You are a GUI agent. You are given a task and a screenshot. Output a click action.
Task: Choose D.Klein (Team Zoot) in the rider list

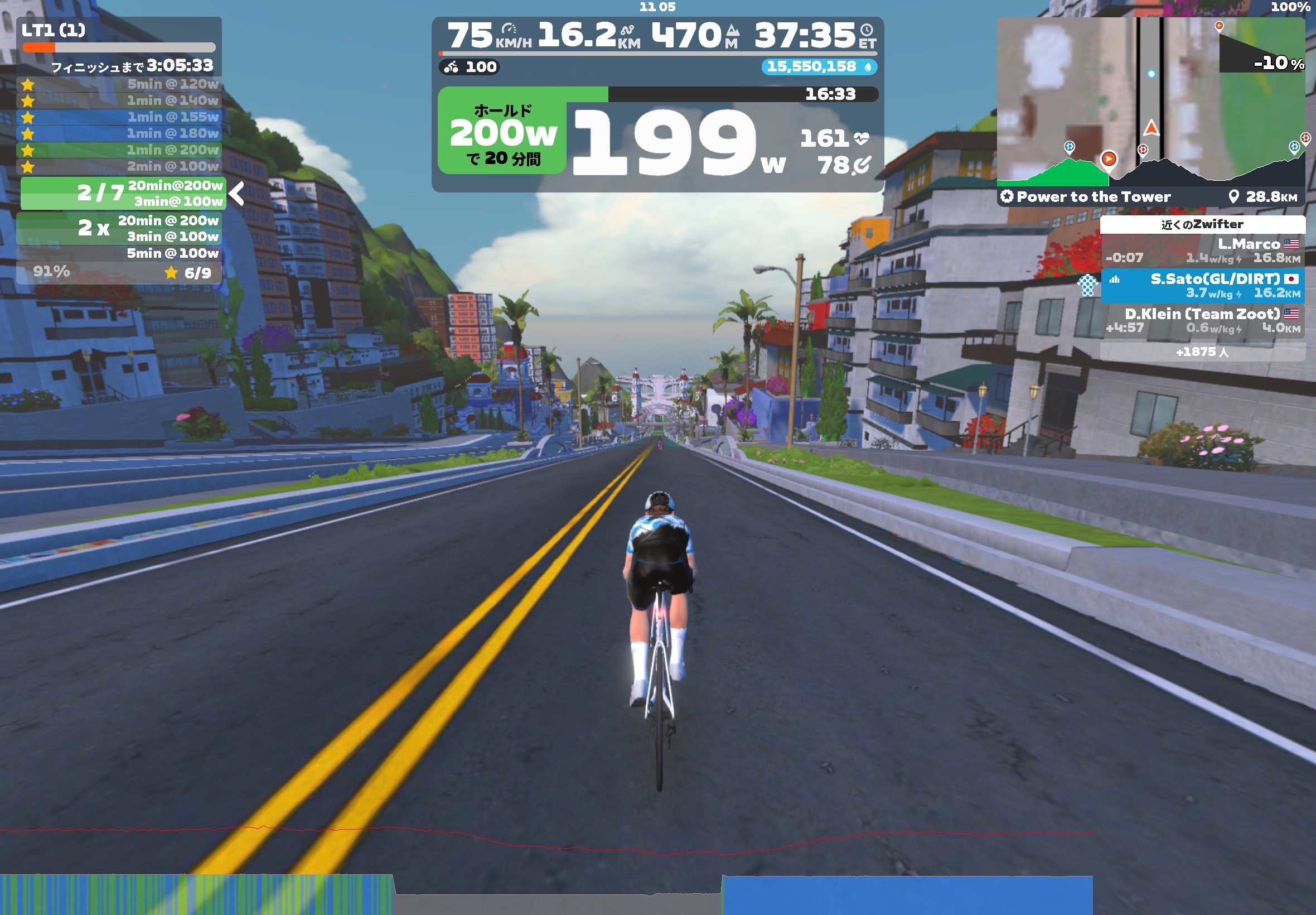(x=1202, y=320)
